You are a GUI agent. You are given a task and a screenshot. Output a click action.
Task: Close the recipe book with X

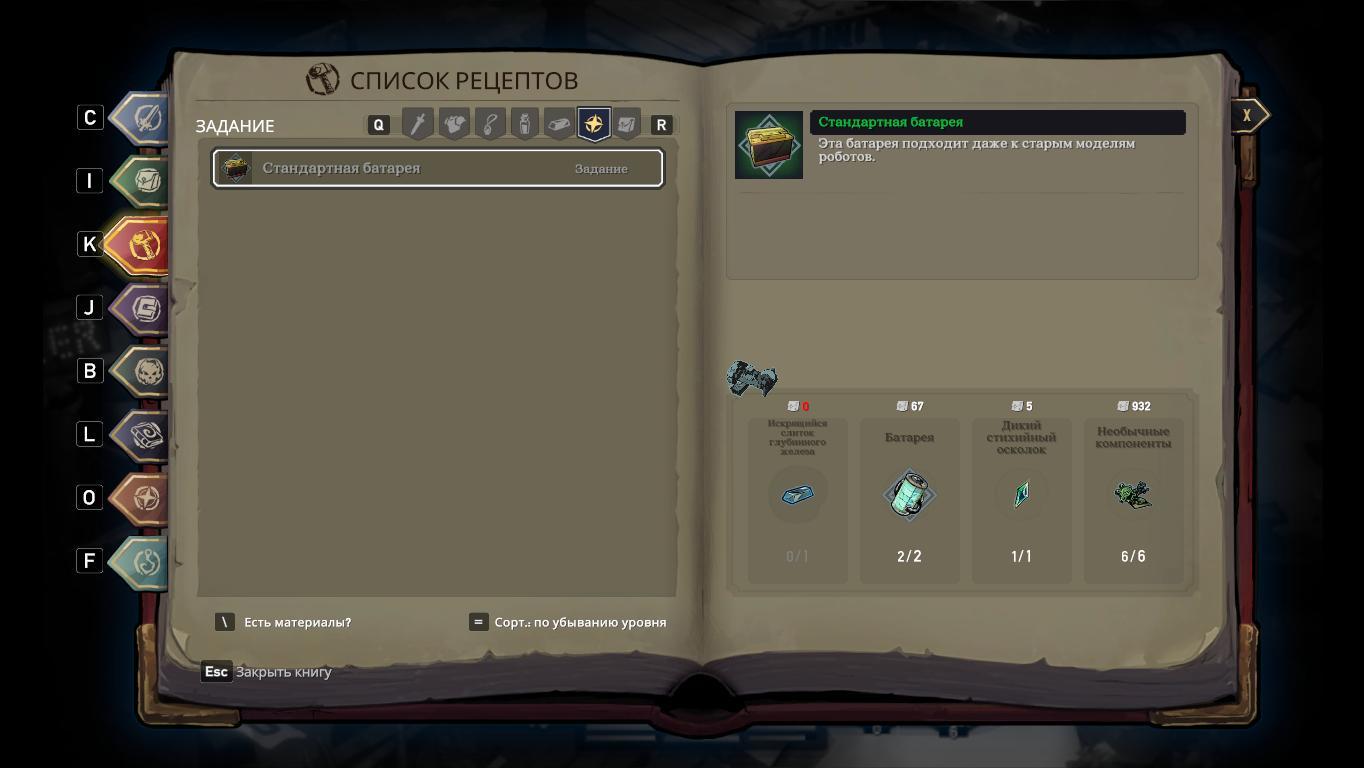pyautogui.click(x=1246, y=116)
